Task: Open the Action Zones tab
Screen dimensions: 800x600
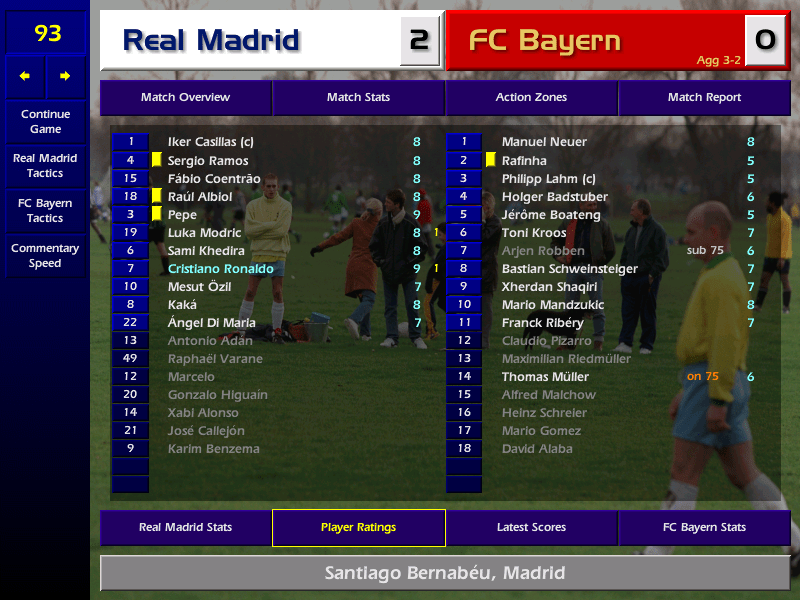Action: point(531,98)
